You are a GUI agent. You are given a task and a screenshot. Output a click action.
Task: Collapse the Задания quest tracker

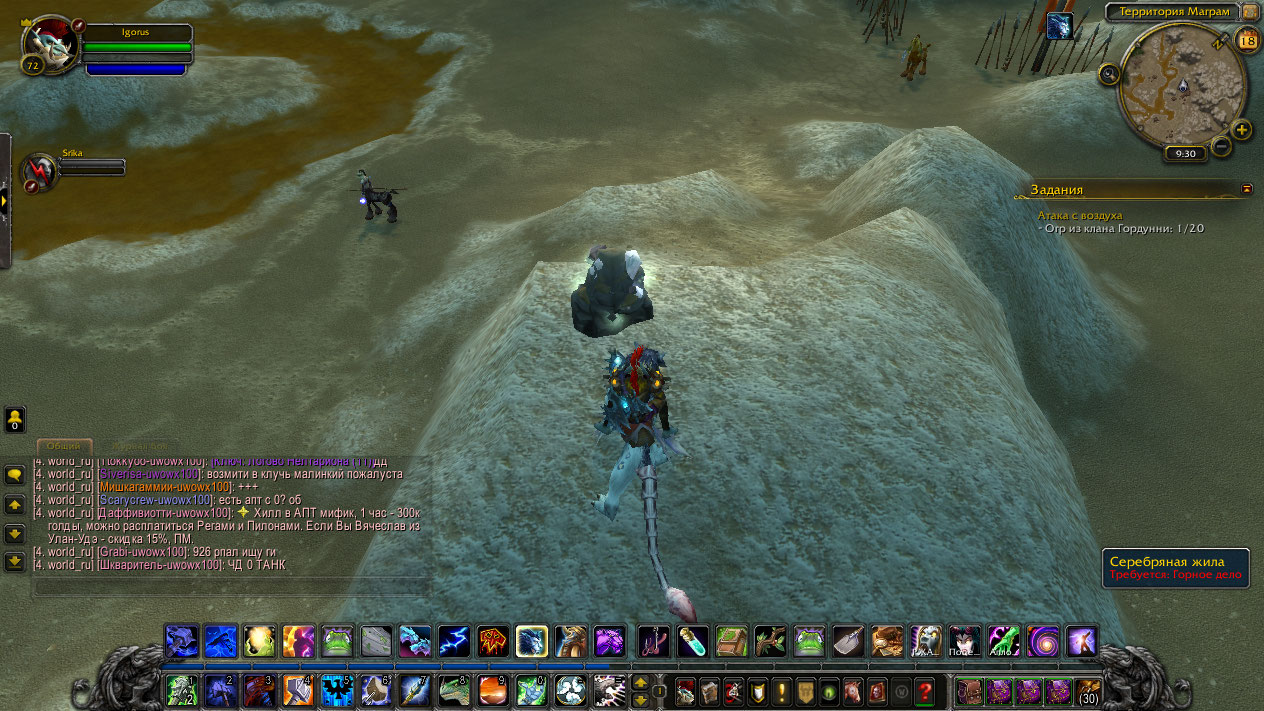click(x=1246, y=188)
